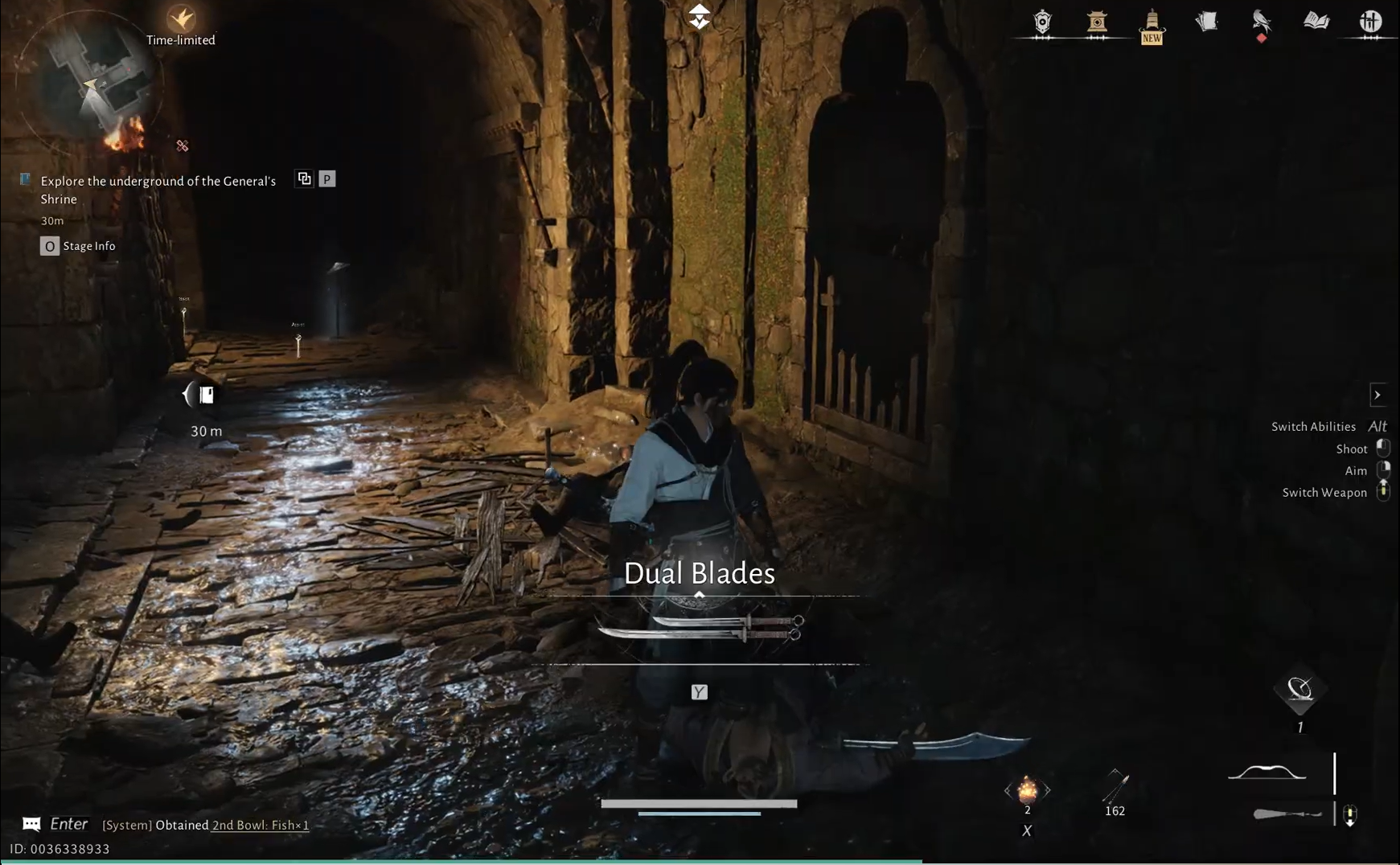Click the progress bar below the Dual Blades prompt
The width and height of the screenshot is (1400, 865).
[699, 803]
